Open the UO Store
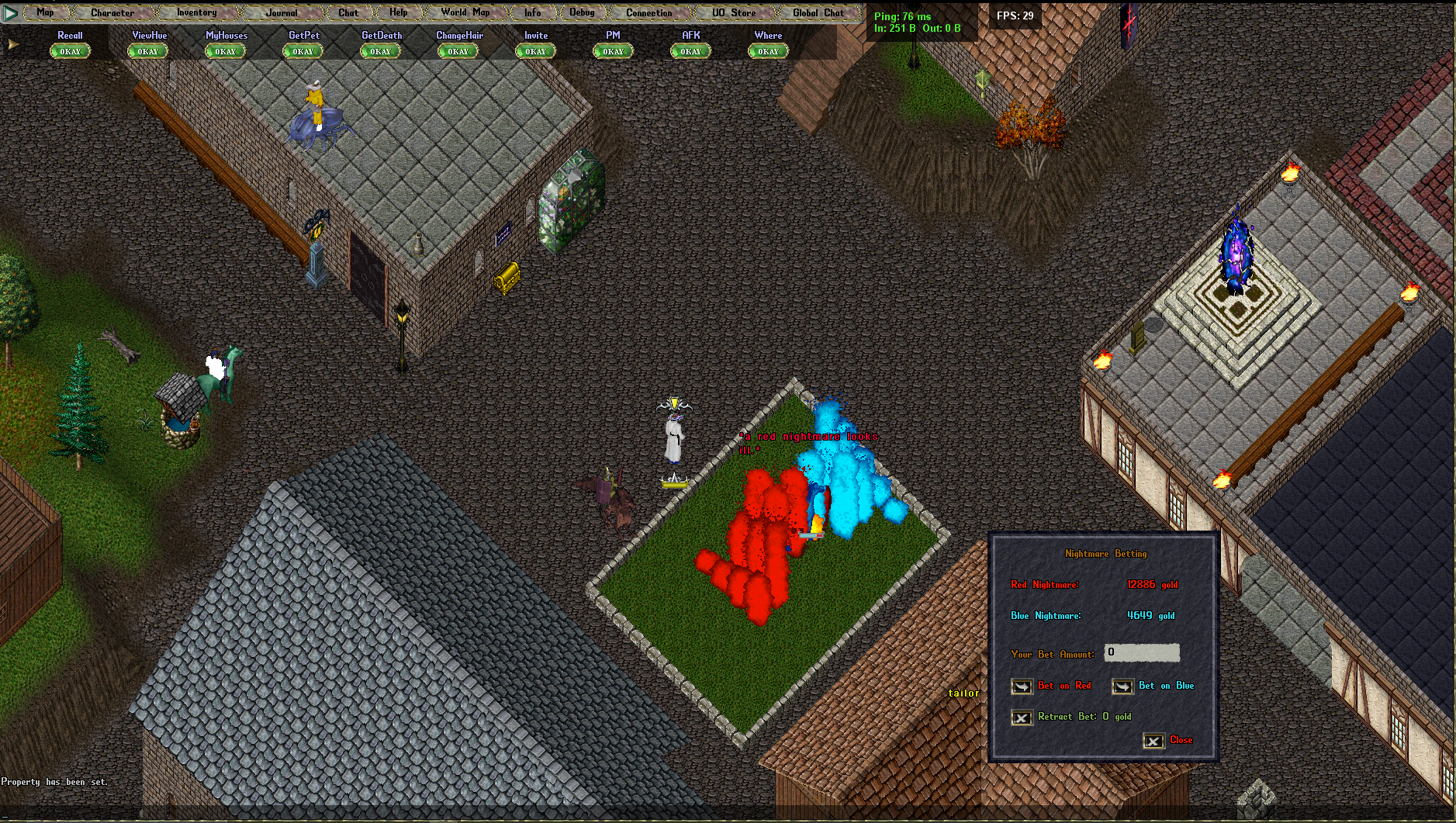 (x=734, y=12)
